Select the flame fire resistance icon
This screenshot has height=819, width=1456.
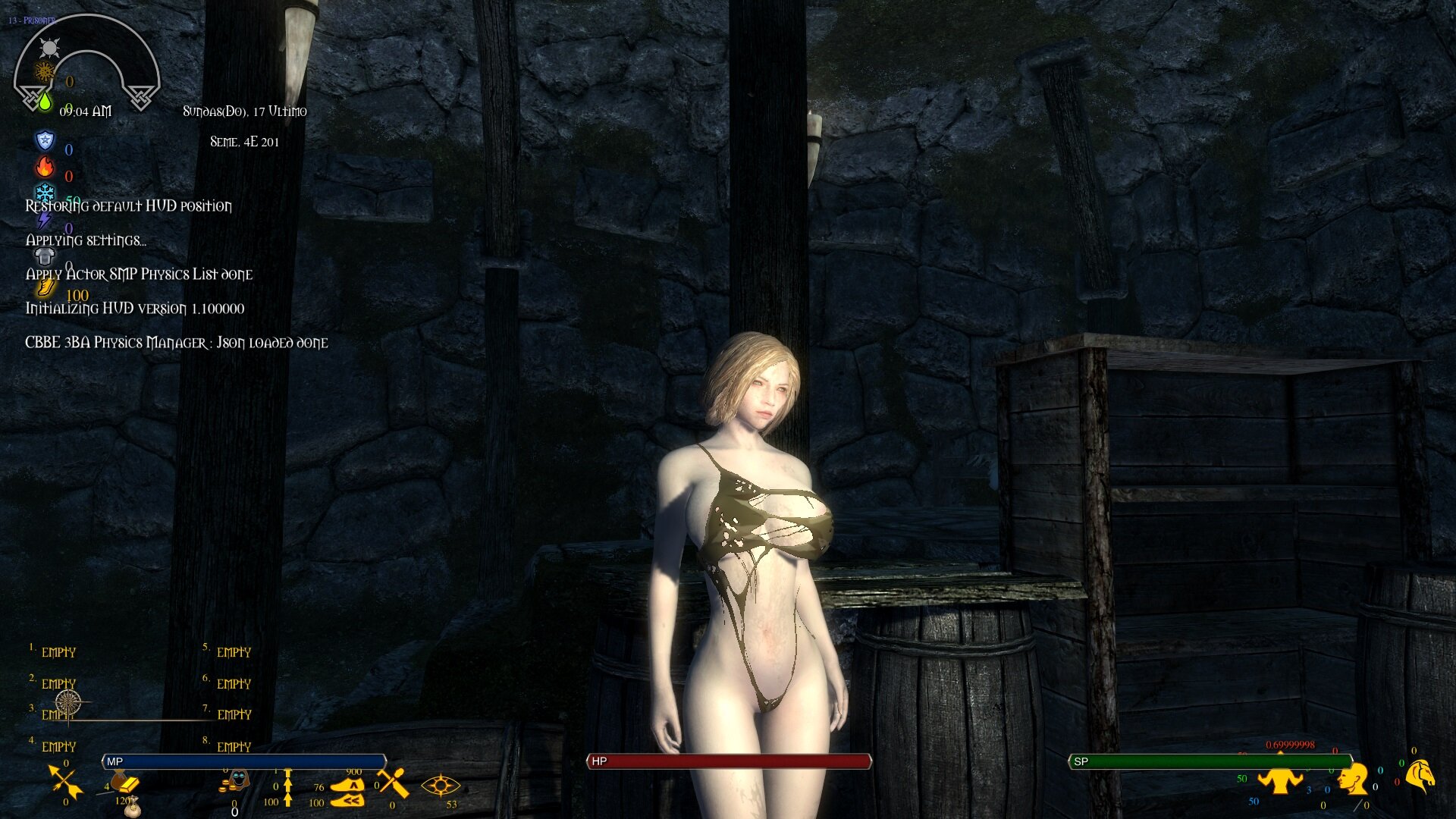click(45, 167)
